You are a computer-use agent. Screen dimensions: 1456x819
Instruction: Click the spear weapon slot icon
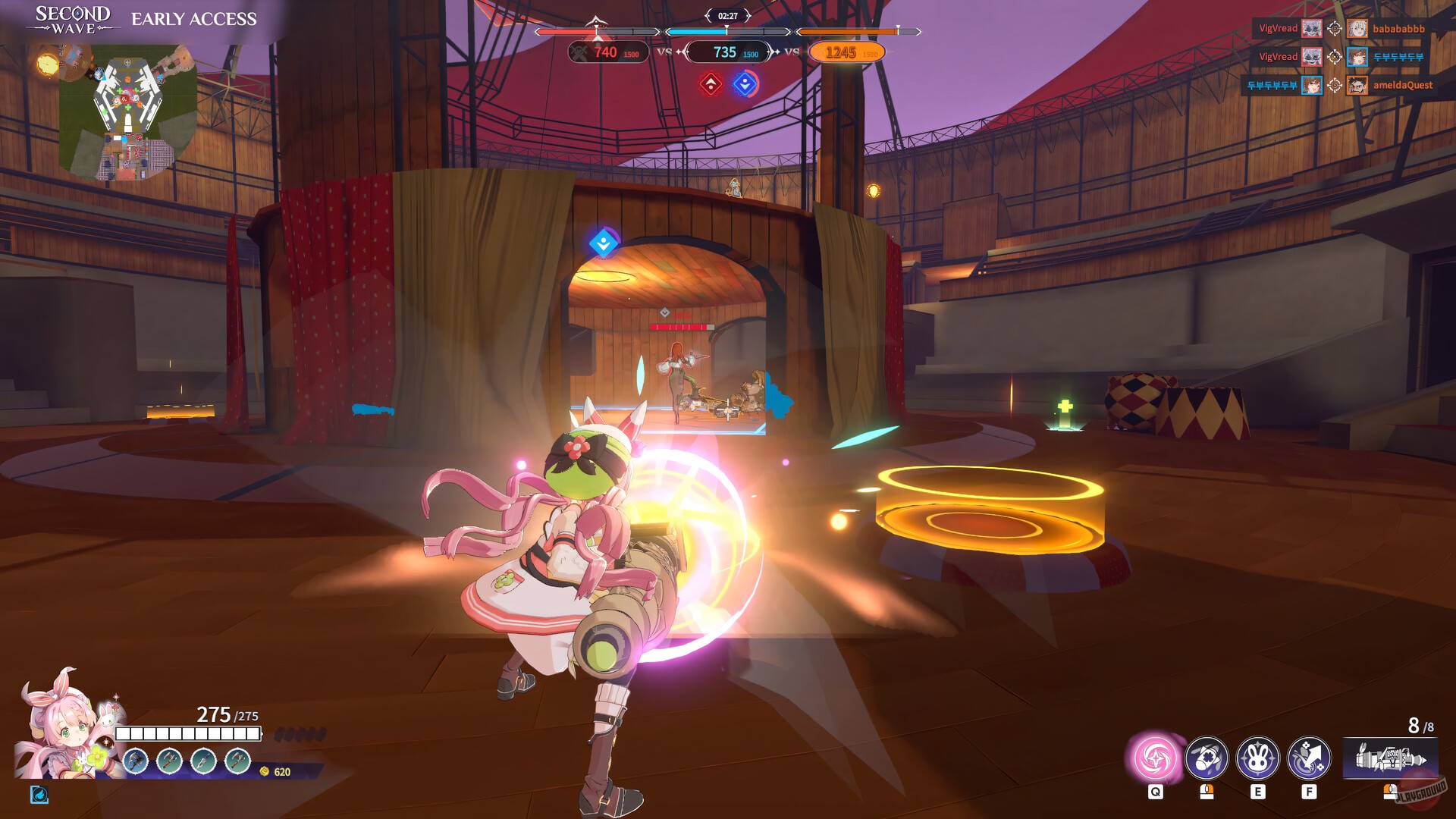point(203,763)
